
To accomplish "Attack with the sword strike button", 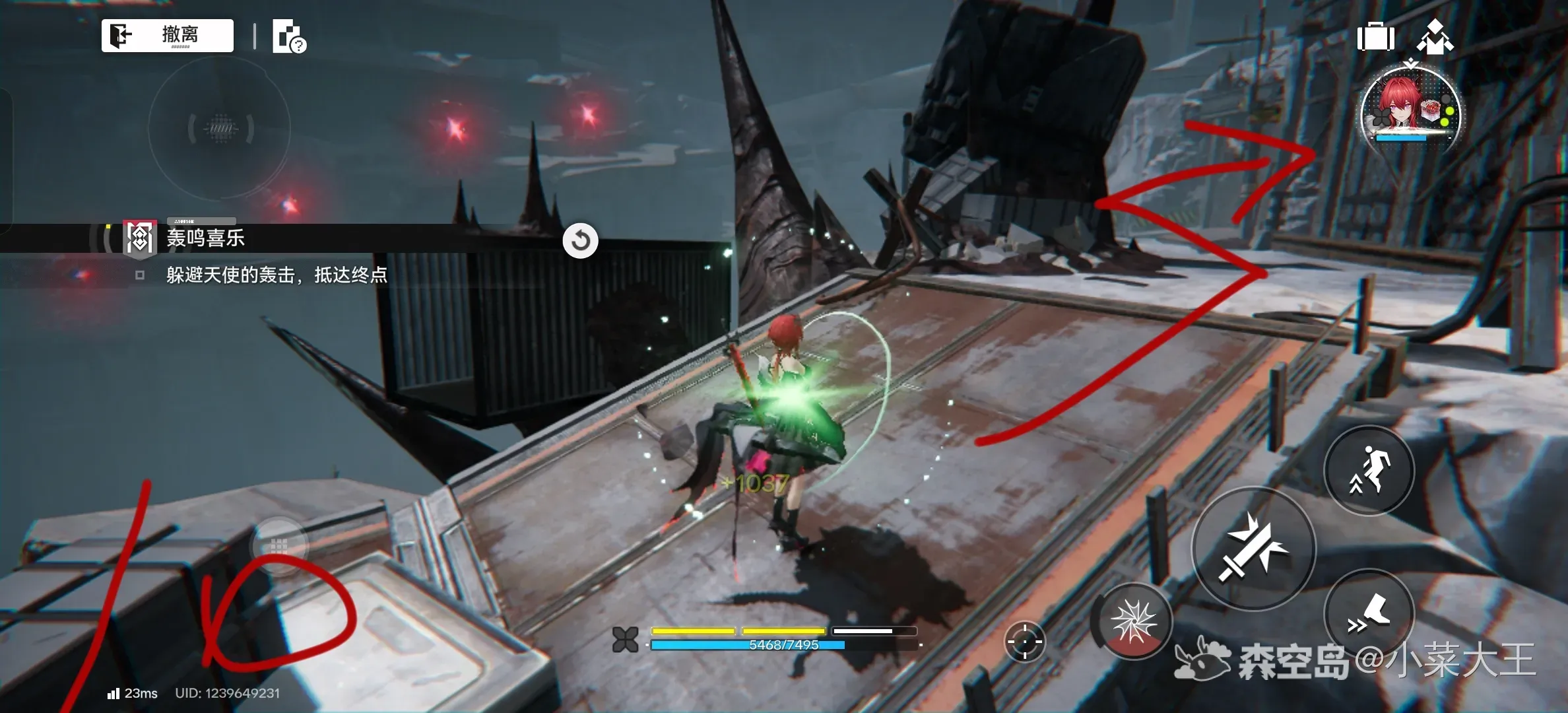I will pyautogui.click(x=1253, y=548).
